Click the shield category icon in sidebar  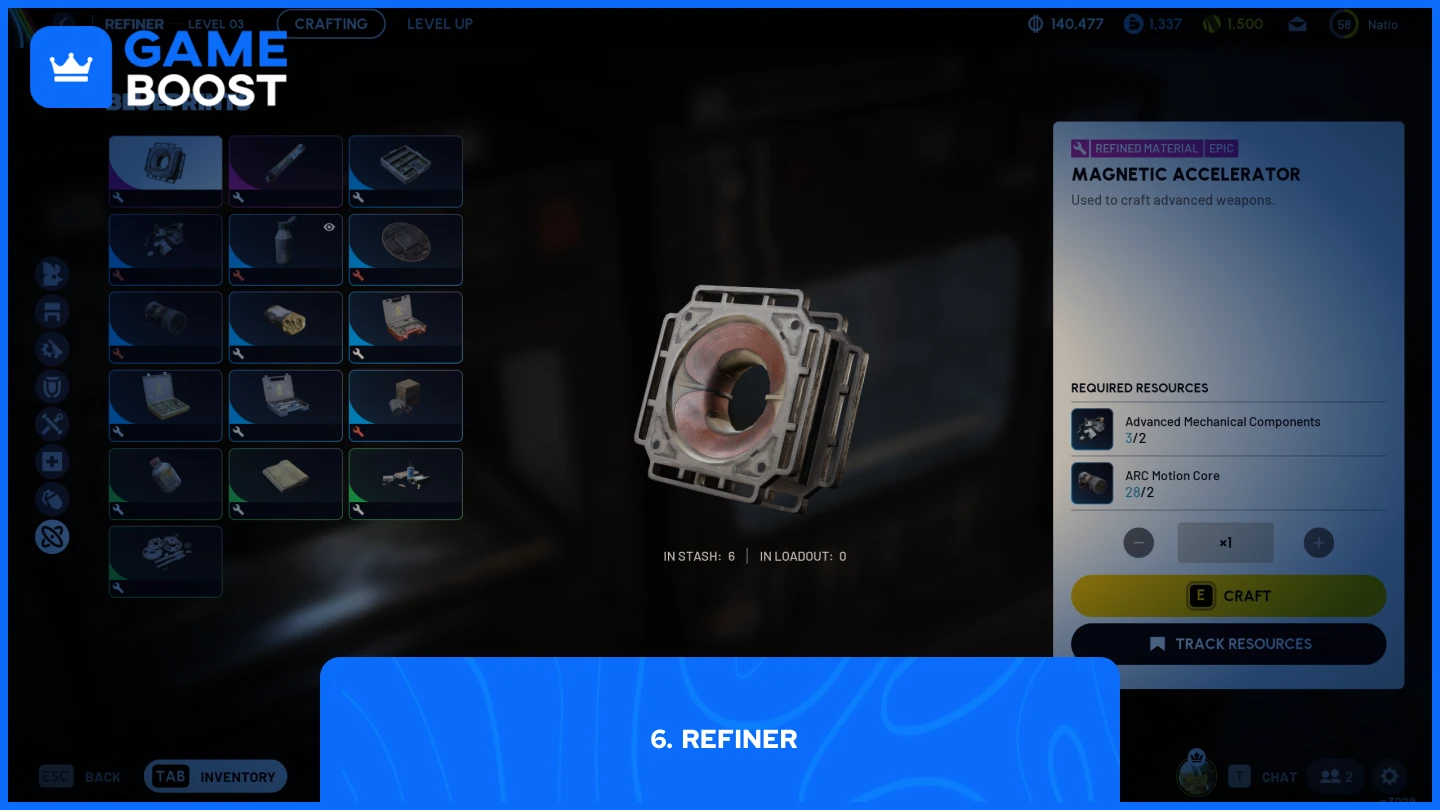[x=52, y=386]
